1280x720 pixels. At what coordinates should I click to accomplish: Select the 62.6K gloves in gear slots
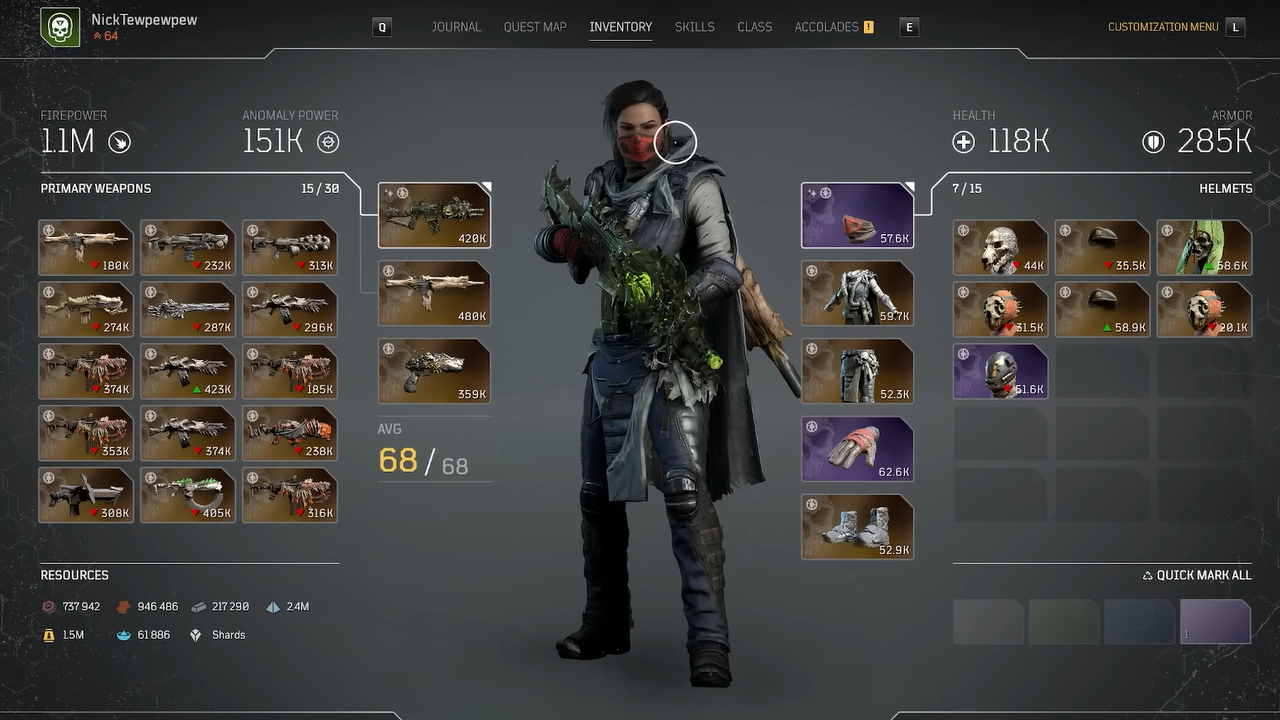pos(857,448)
